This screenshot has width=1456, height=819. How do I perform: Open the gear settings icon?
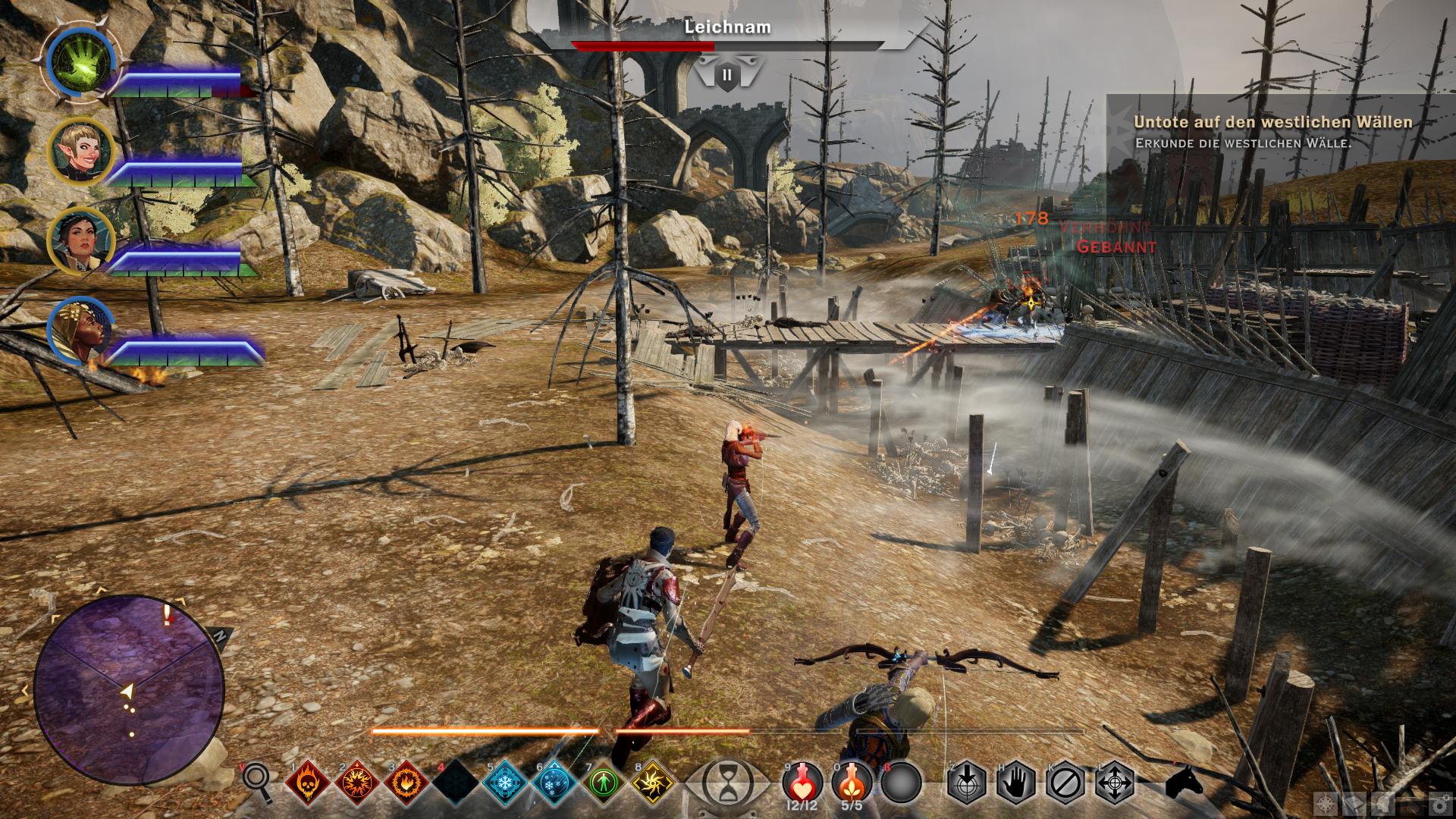(1439, 805)
